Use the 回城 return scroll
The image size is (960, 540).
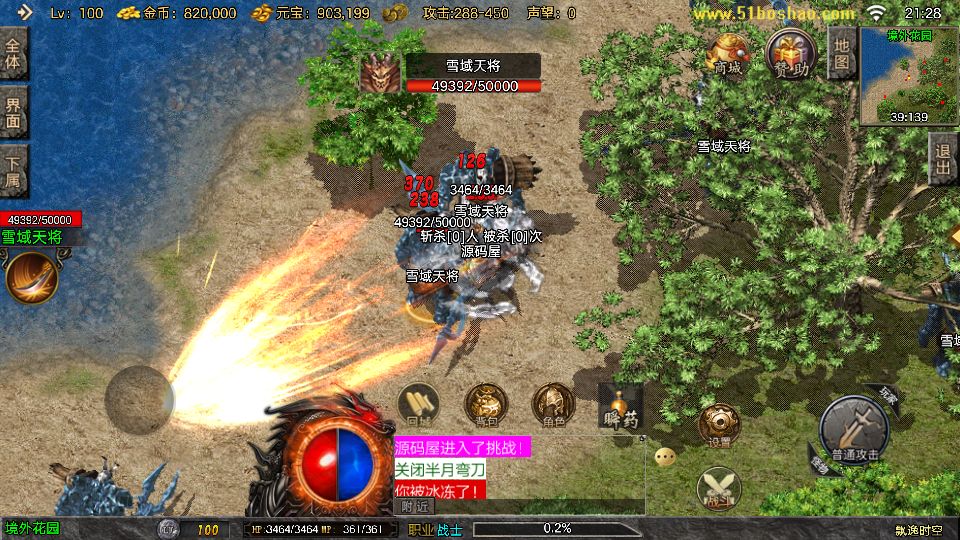(x=419, y=405)
